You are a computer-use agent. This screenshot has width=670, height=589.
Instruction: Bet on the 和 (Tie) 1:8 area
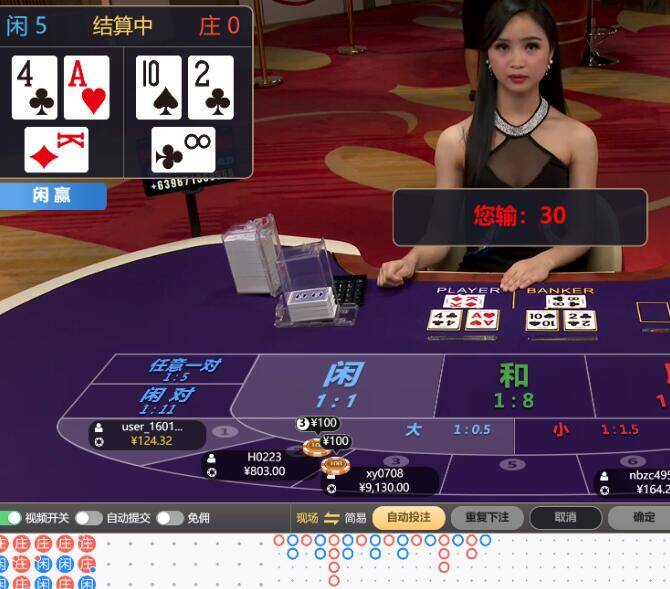514,385
